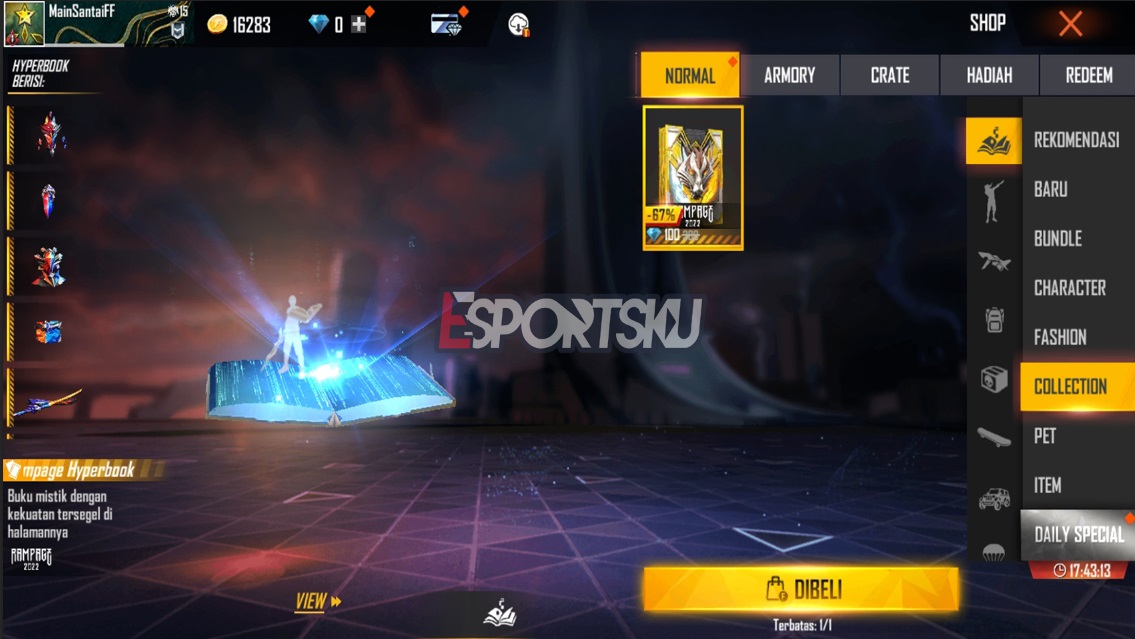Add diamonds with the plus button
The width and height of the screenshot is (1135, 639).
pos(359,25)
